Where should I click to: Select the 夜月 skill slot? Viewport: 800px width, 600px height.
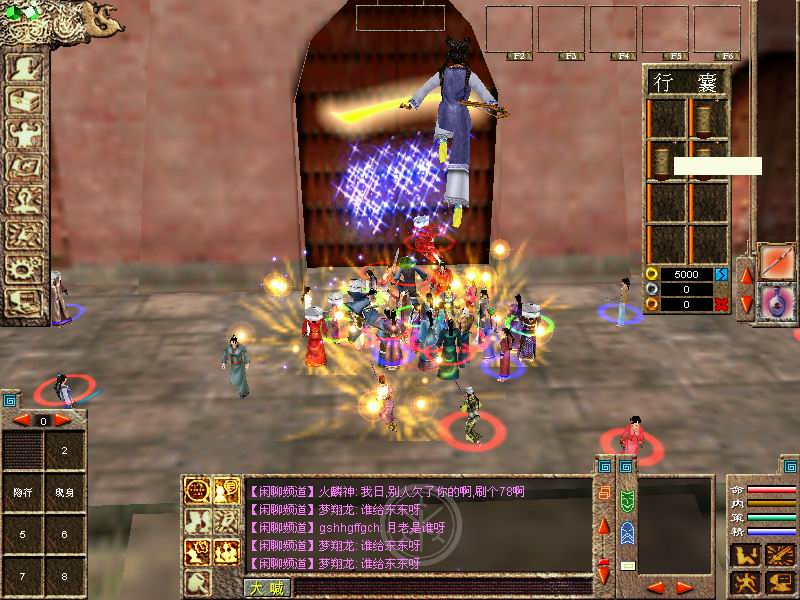(x=64, y=492)
